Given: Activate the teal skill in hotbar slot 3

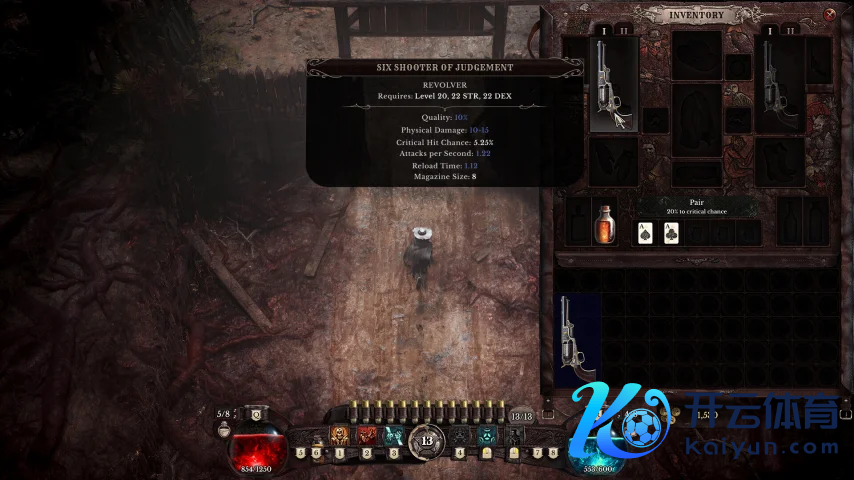Looking at the screenshot, I should pos(394,436).
